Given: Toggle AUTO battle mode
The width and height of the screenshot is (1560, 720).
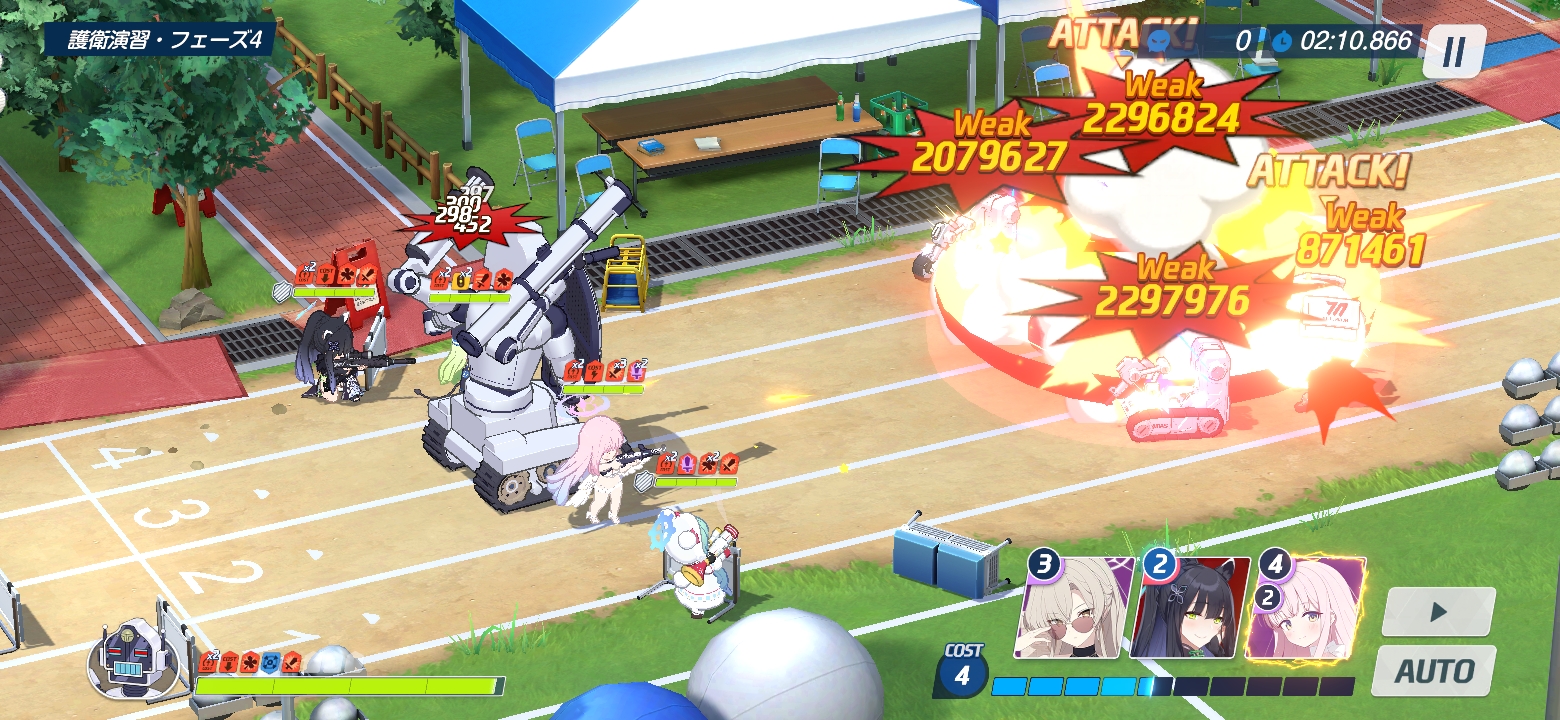Looking at the screenshot, I should click(x=1433, y=670).
